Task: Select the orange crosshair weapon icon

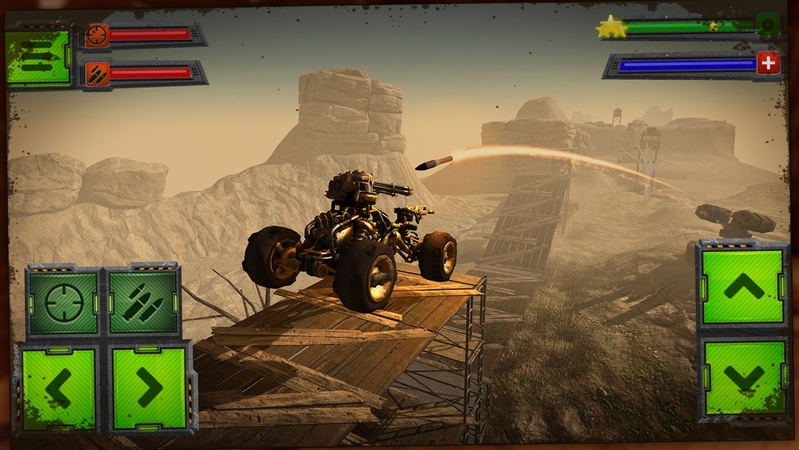Action: pos(97,35)
